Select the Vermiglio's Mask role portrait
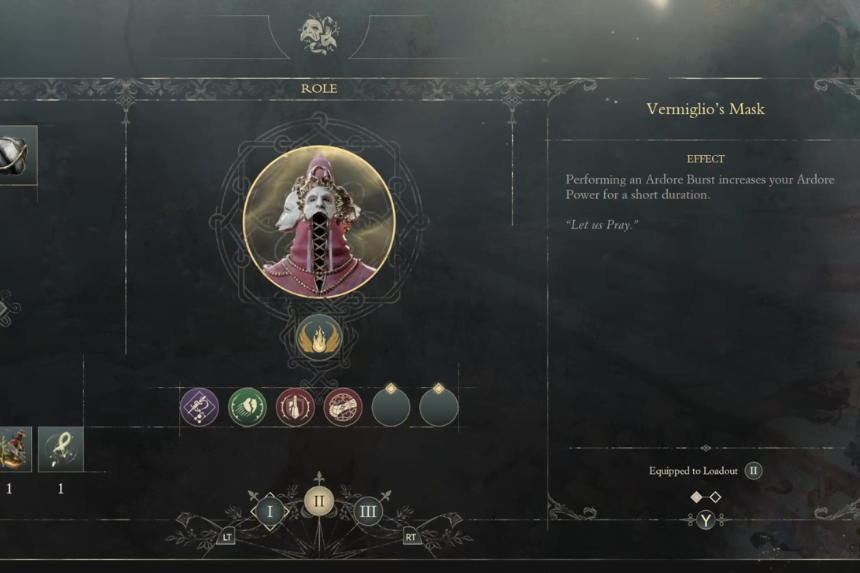Screen dimensions: 860x573 pos(319,222)
